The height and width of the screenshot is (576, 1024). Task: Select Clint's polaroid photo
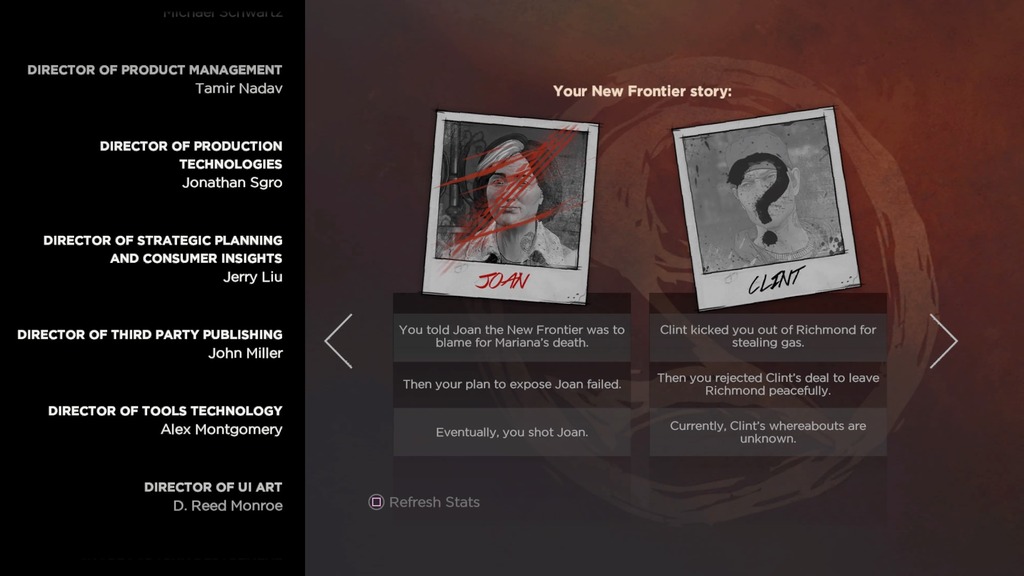765,208
